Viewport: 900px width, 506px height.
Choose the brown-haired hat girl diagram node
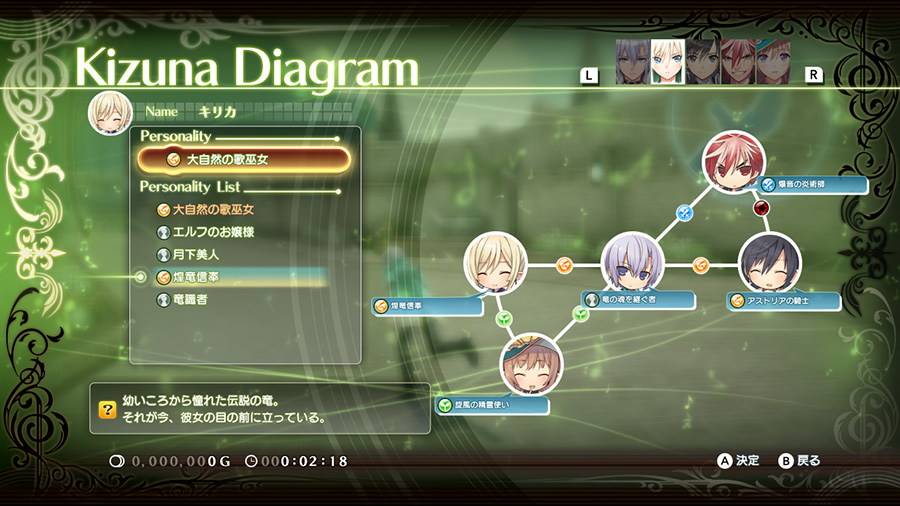click(x=531, y=364)
